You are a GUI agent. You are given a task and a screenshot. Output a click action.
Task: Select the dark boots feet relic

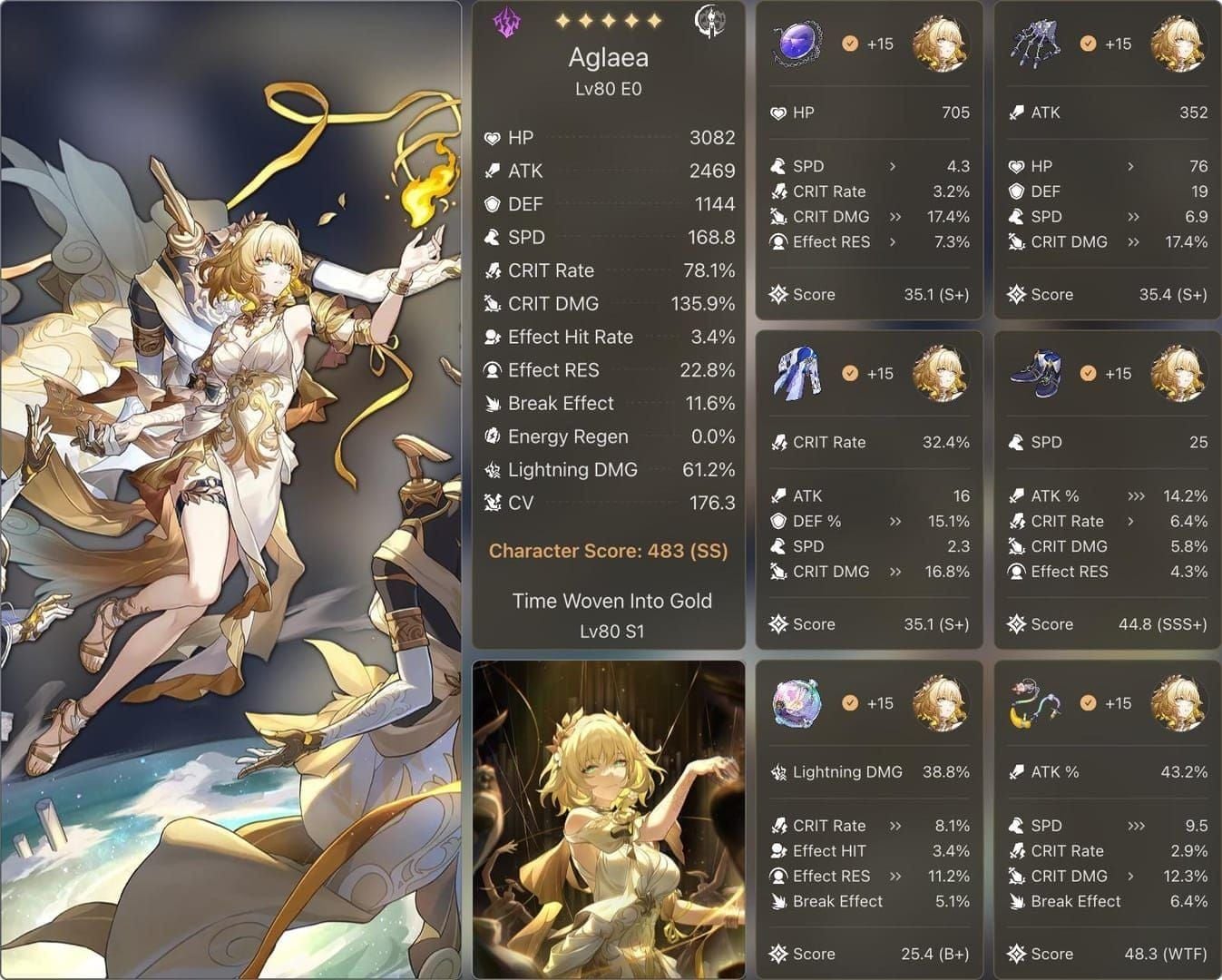point(1036,373)
